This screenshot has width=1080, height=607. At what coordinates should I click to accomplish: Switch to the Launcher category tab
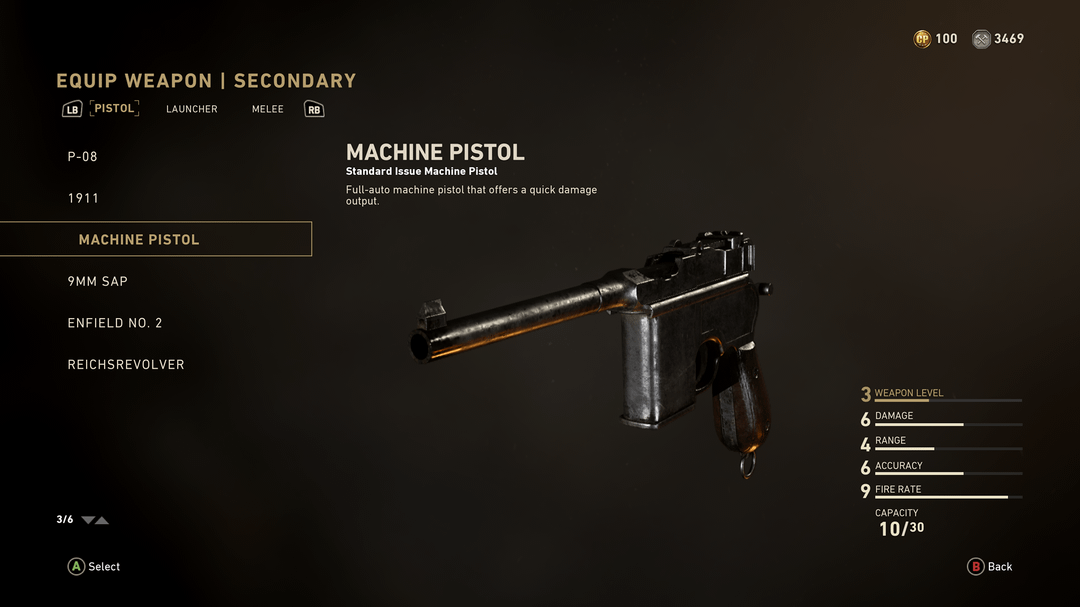pos(192,109)
